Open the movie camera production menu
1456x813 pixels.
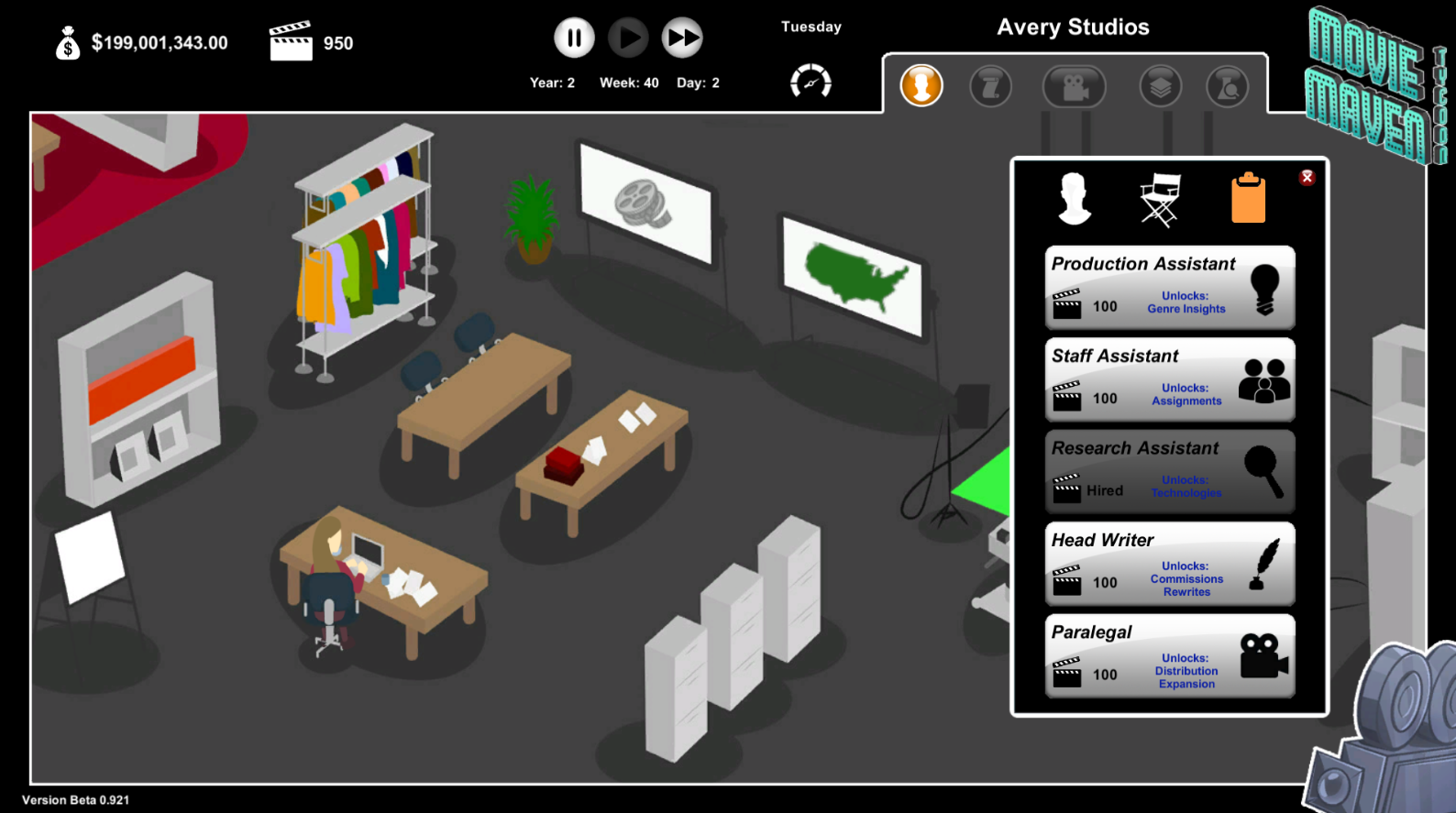tap(1075, 85)
